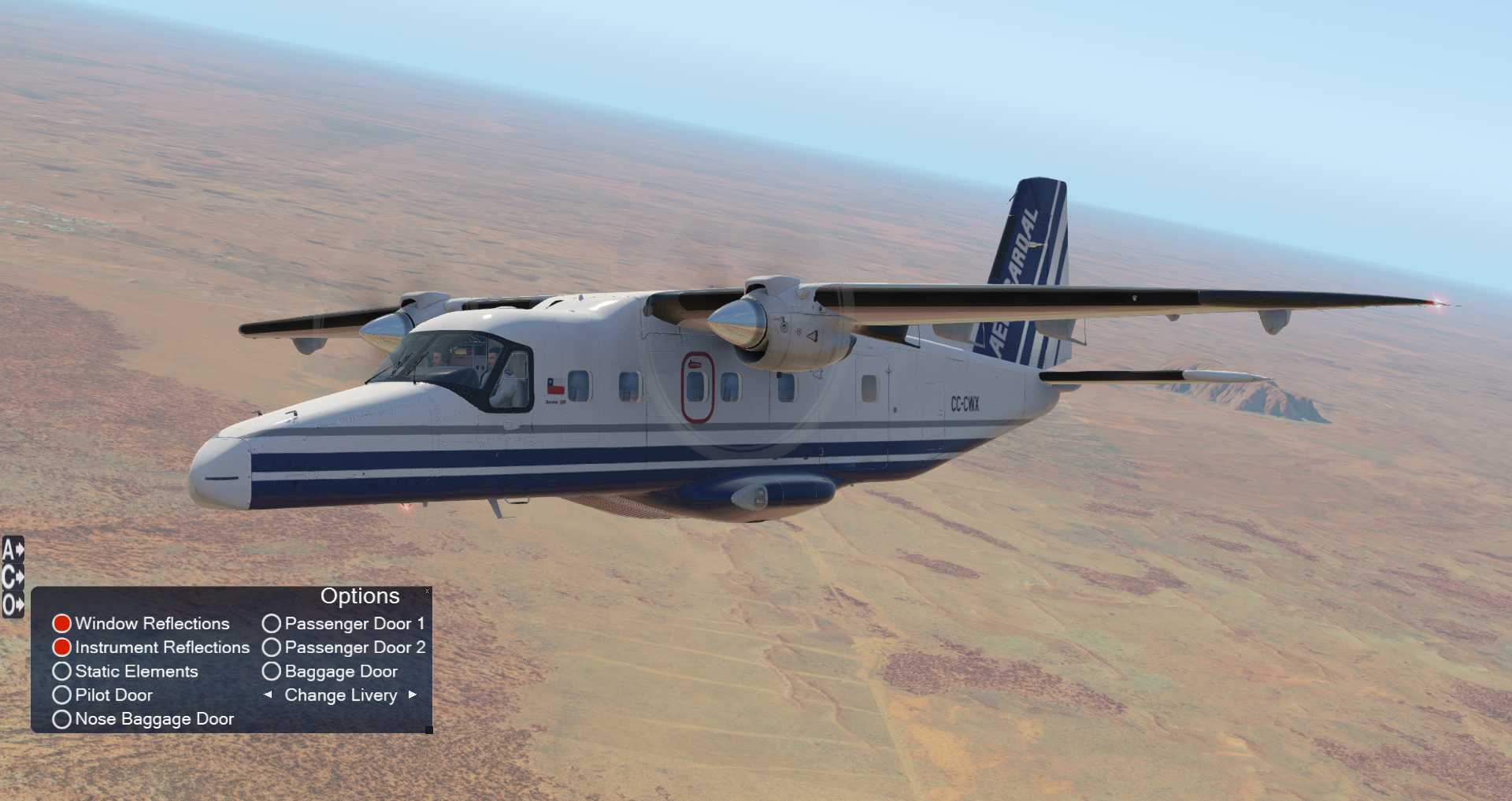
Task: Enable Static Elements
Action: pos(62,672)
